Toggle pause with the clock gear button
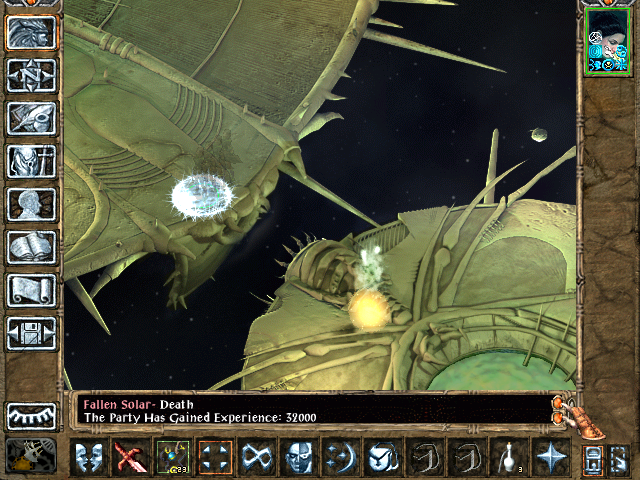Image resolution: width=640 pixels, height=480 pixels. click(31, 456)
